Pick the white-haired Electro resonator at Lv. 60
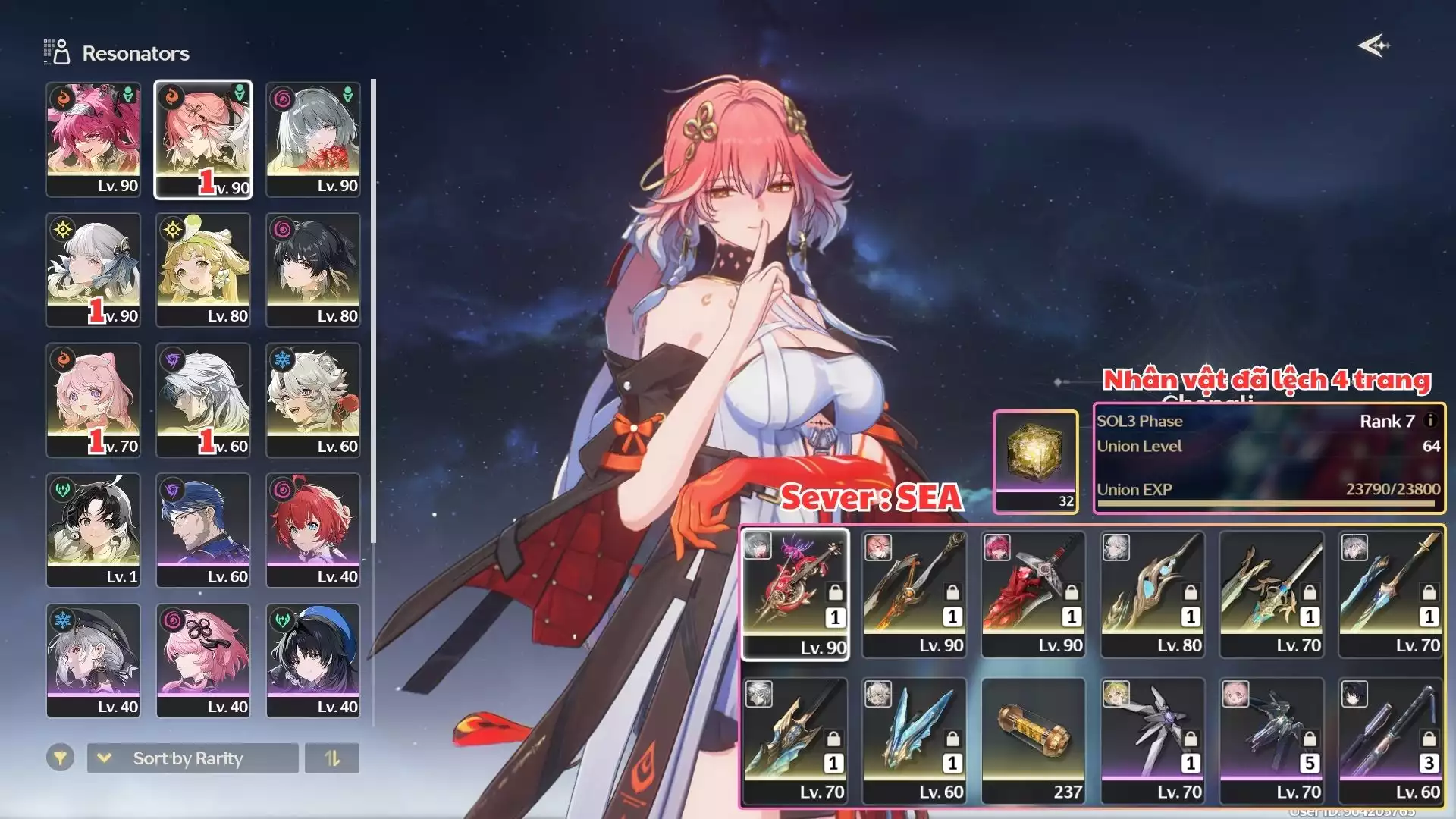This screenshot has width=1456, height=819. [x=203, y=400]
